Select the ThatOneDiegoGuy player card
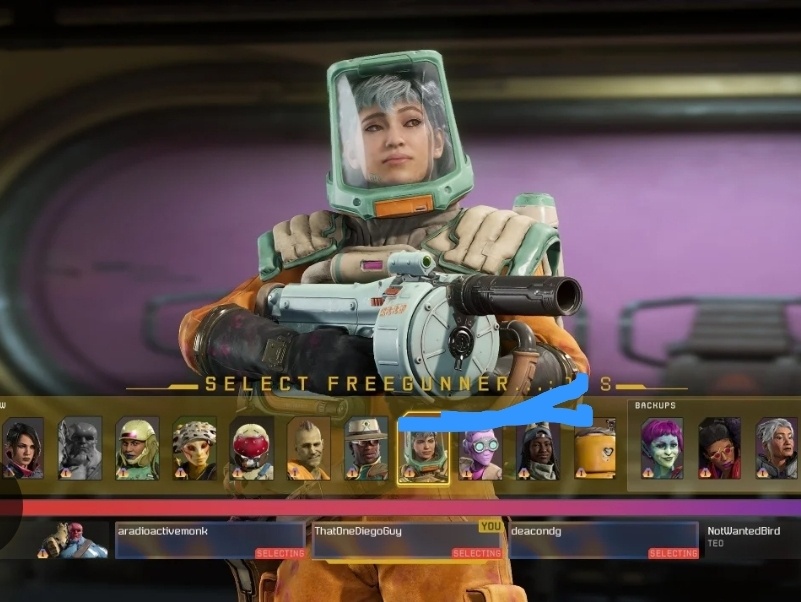 (x=407, y=540)
